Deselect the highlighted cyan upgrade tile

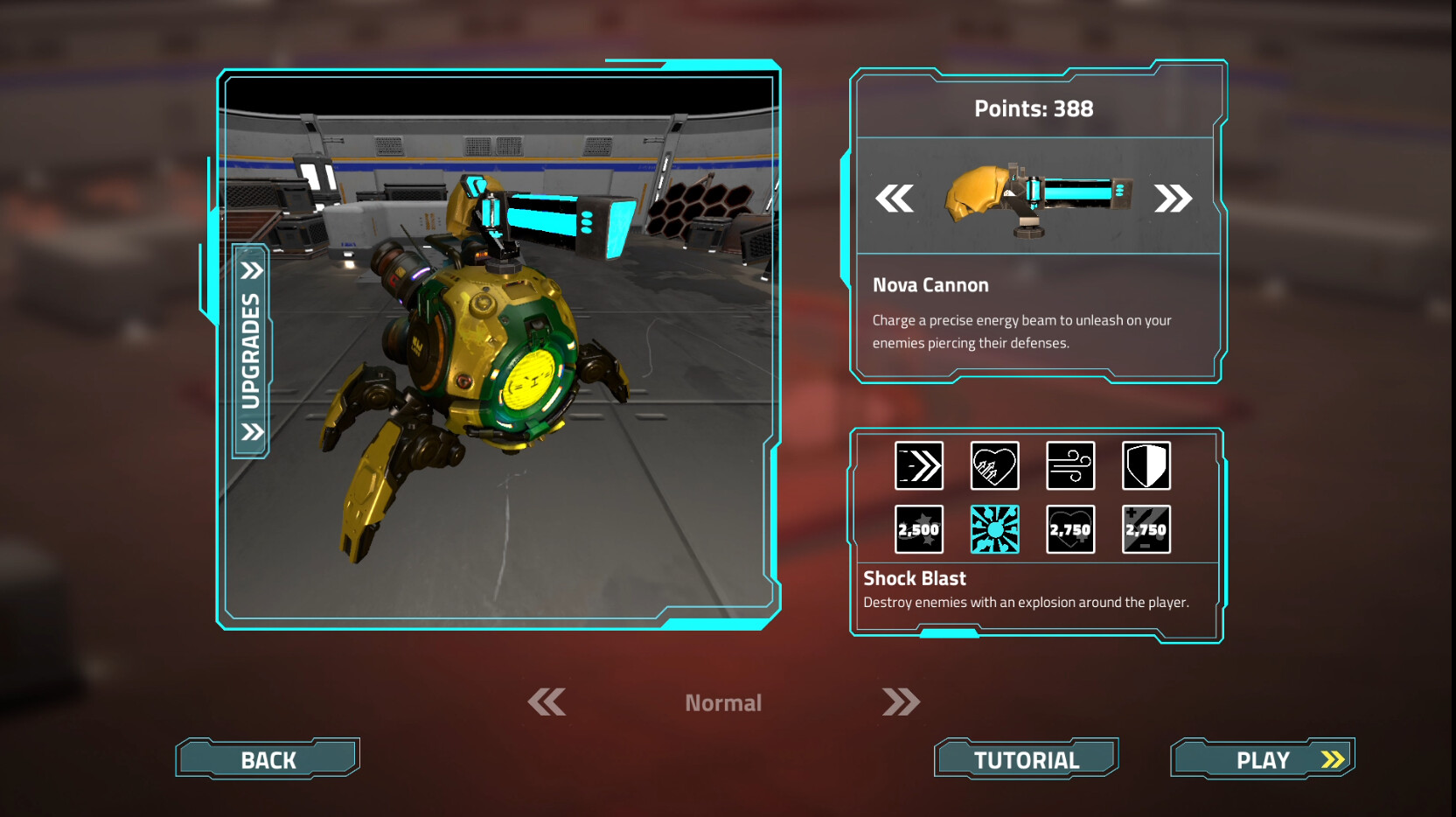(994, 529)
